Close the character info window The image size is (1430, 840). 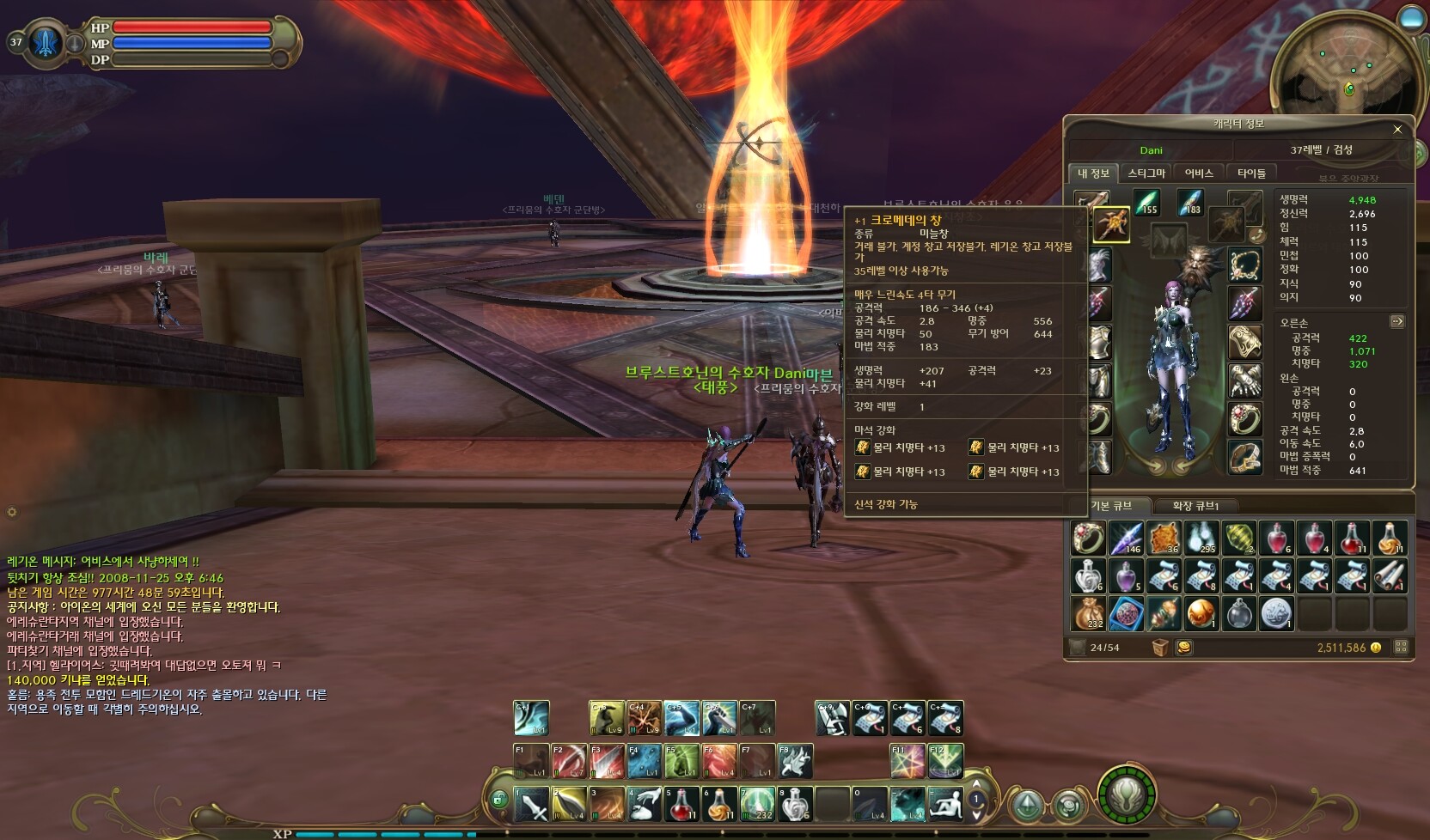(x=1397, y=130)
